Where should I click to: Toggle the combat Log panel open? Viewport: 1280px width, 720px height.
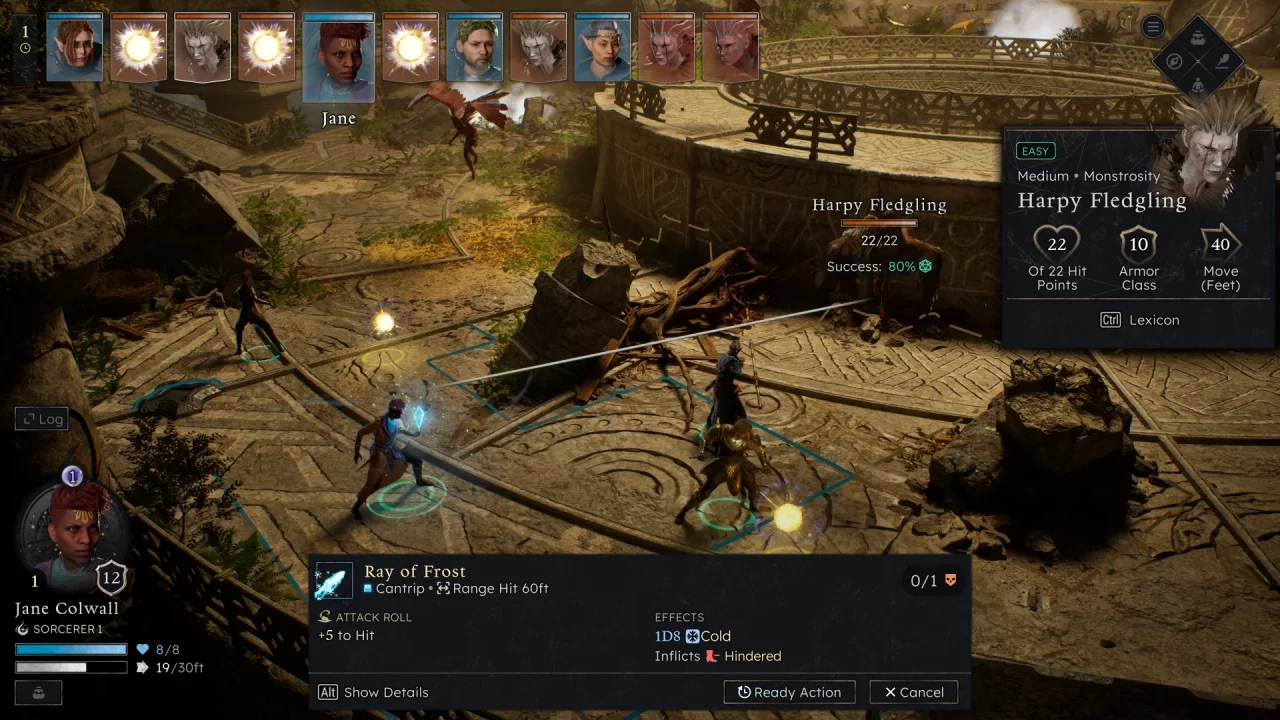41,418
